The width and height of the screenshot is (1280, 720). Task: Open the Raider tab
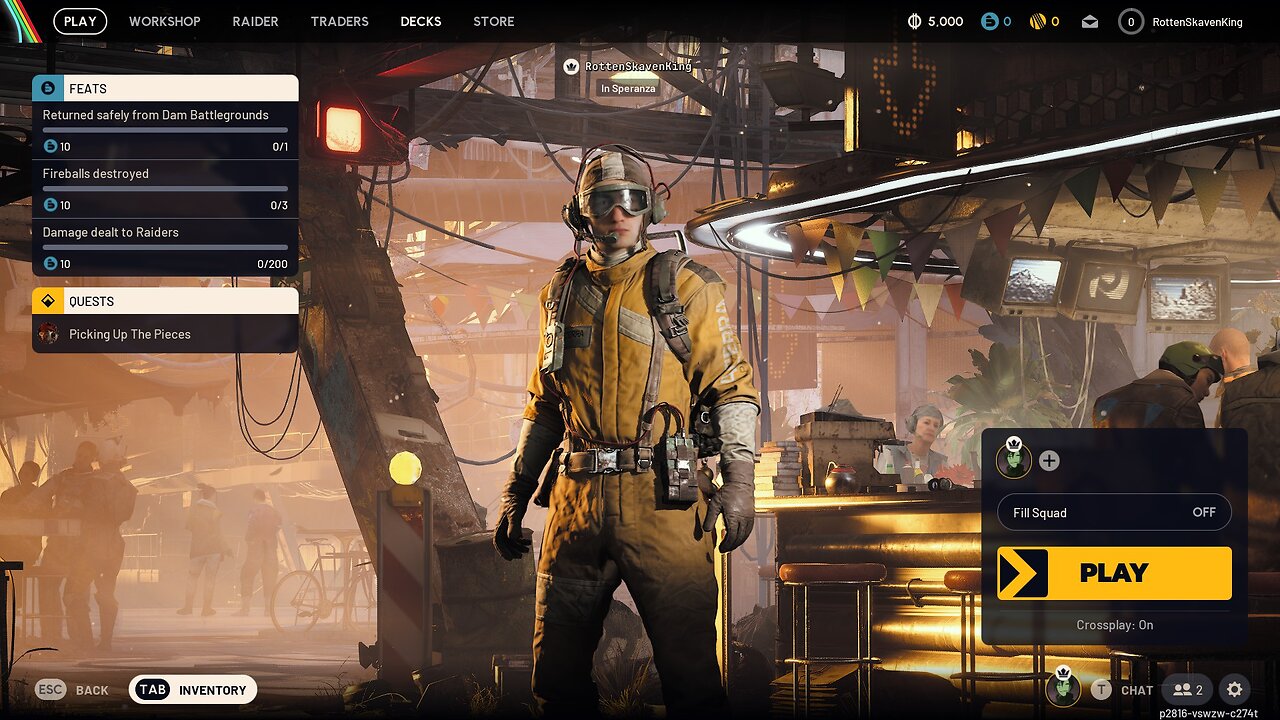click(x=255, y=21)
